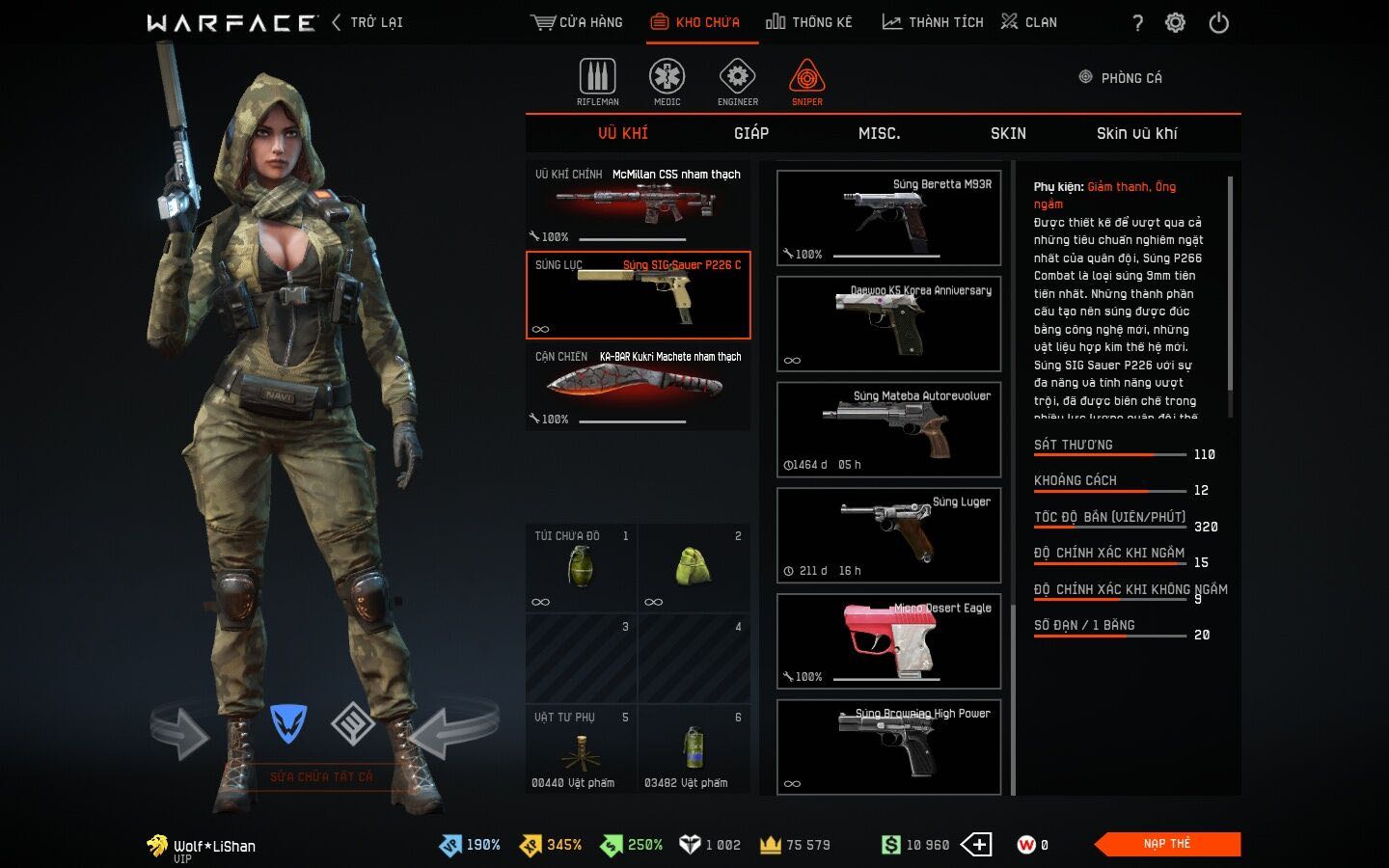The width and height of the screenshot is (1389, 868).
Task: Click the NẠP THẺ top-up button
Action: coord(1168,844)
